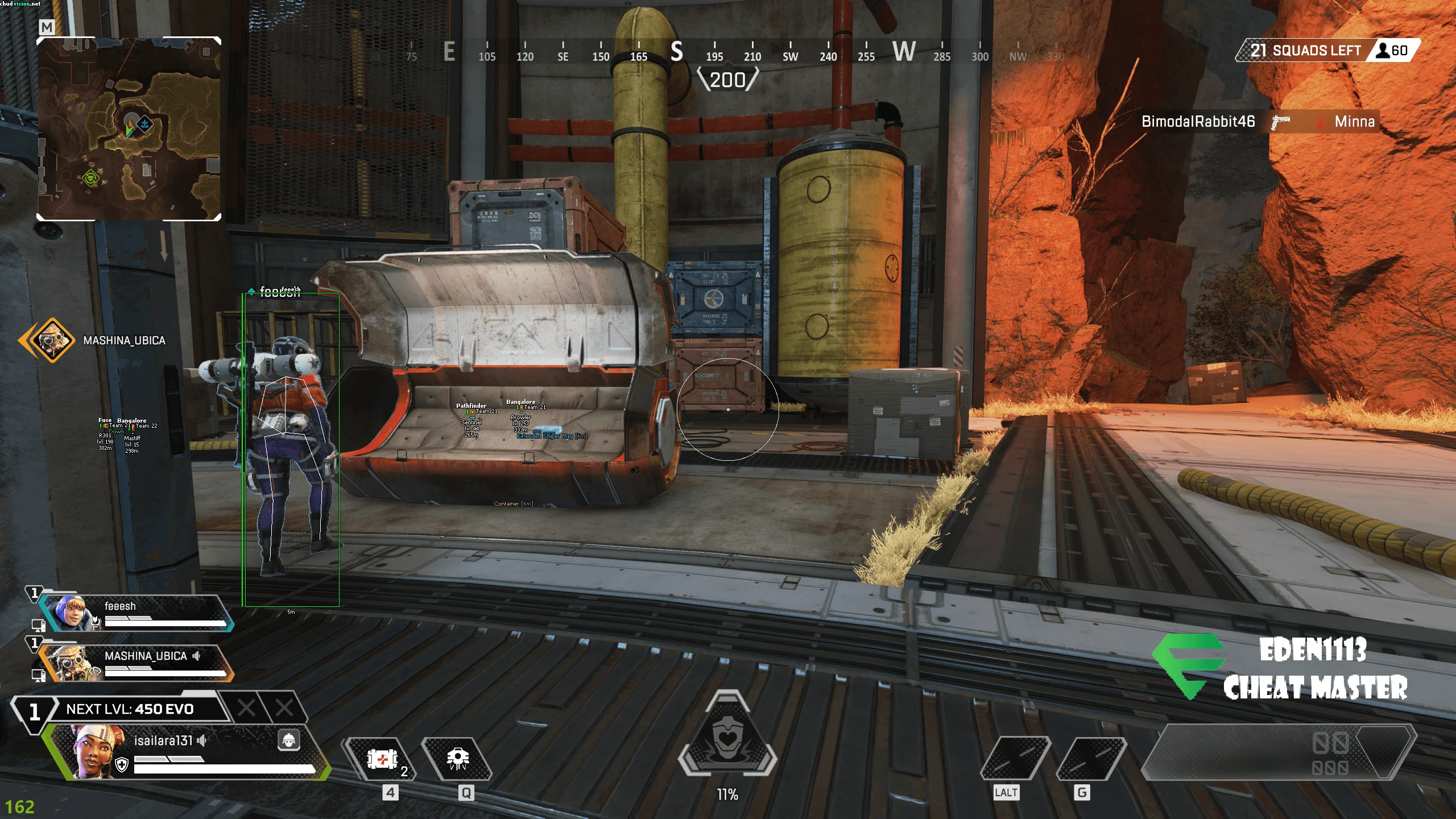Screen dimensions: 1456x819
Task: Select teammate feeesh's squad card
Action: tap(136, 613)
